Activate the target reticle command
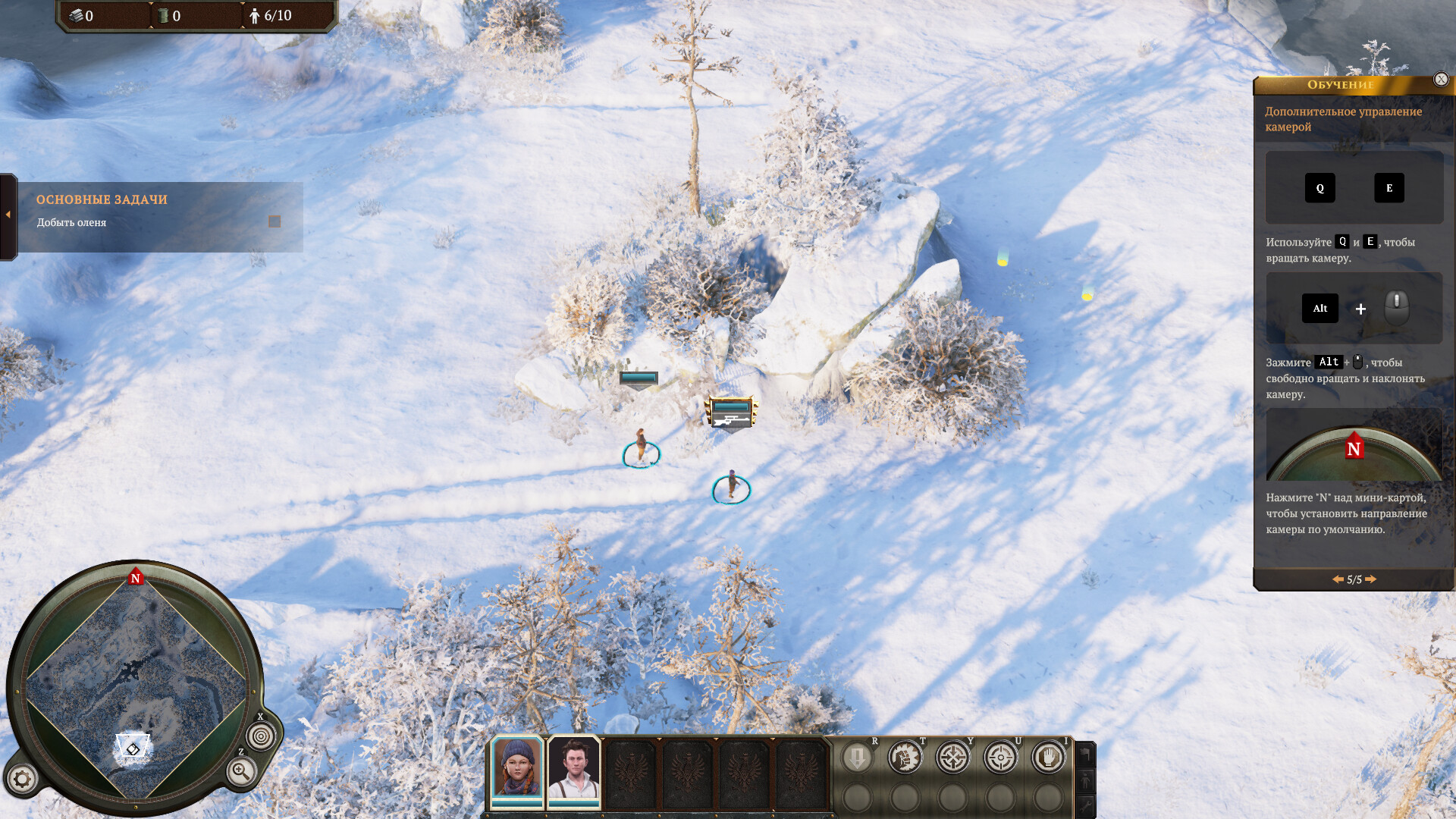Image resolution: width=1456 pixels, height=819 pixels. (1001, 758)
